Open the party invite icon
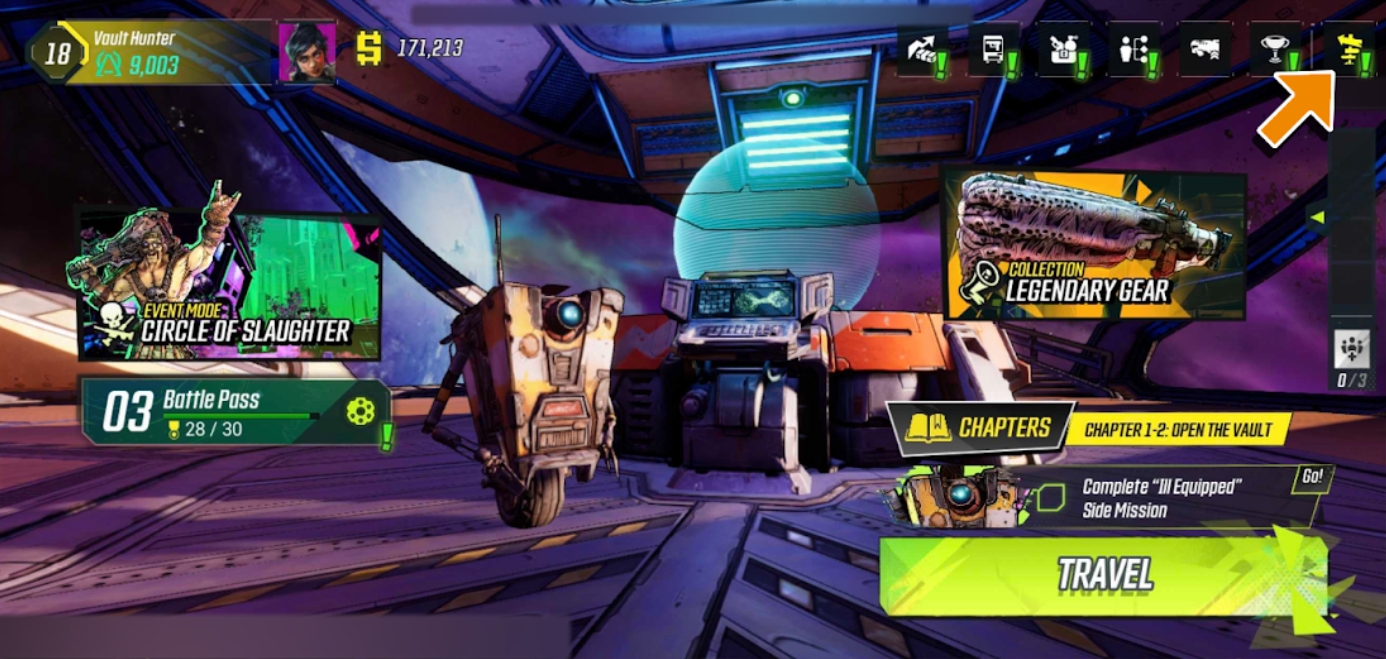 point(1351,349)
